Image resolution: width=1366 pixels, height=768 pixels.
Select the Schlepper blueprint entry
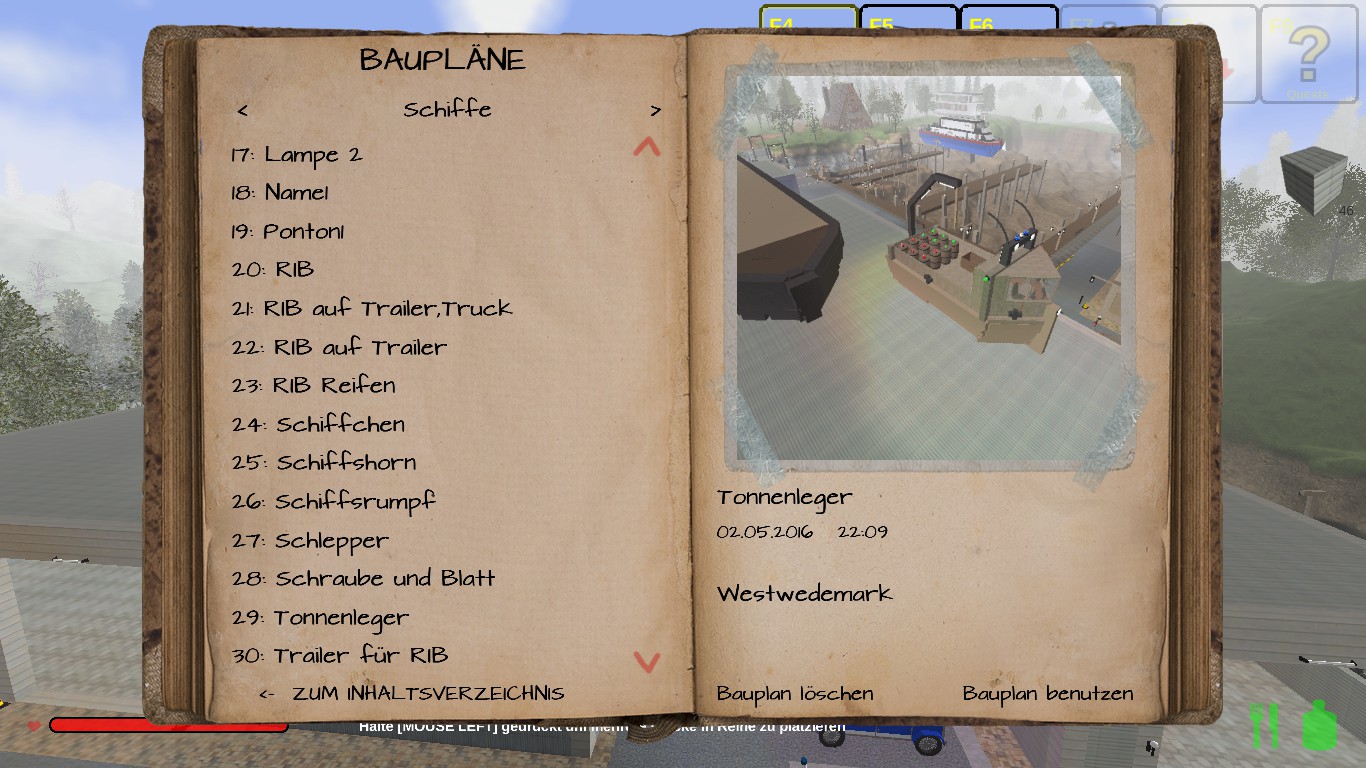tap(310, 541)
